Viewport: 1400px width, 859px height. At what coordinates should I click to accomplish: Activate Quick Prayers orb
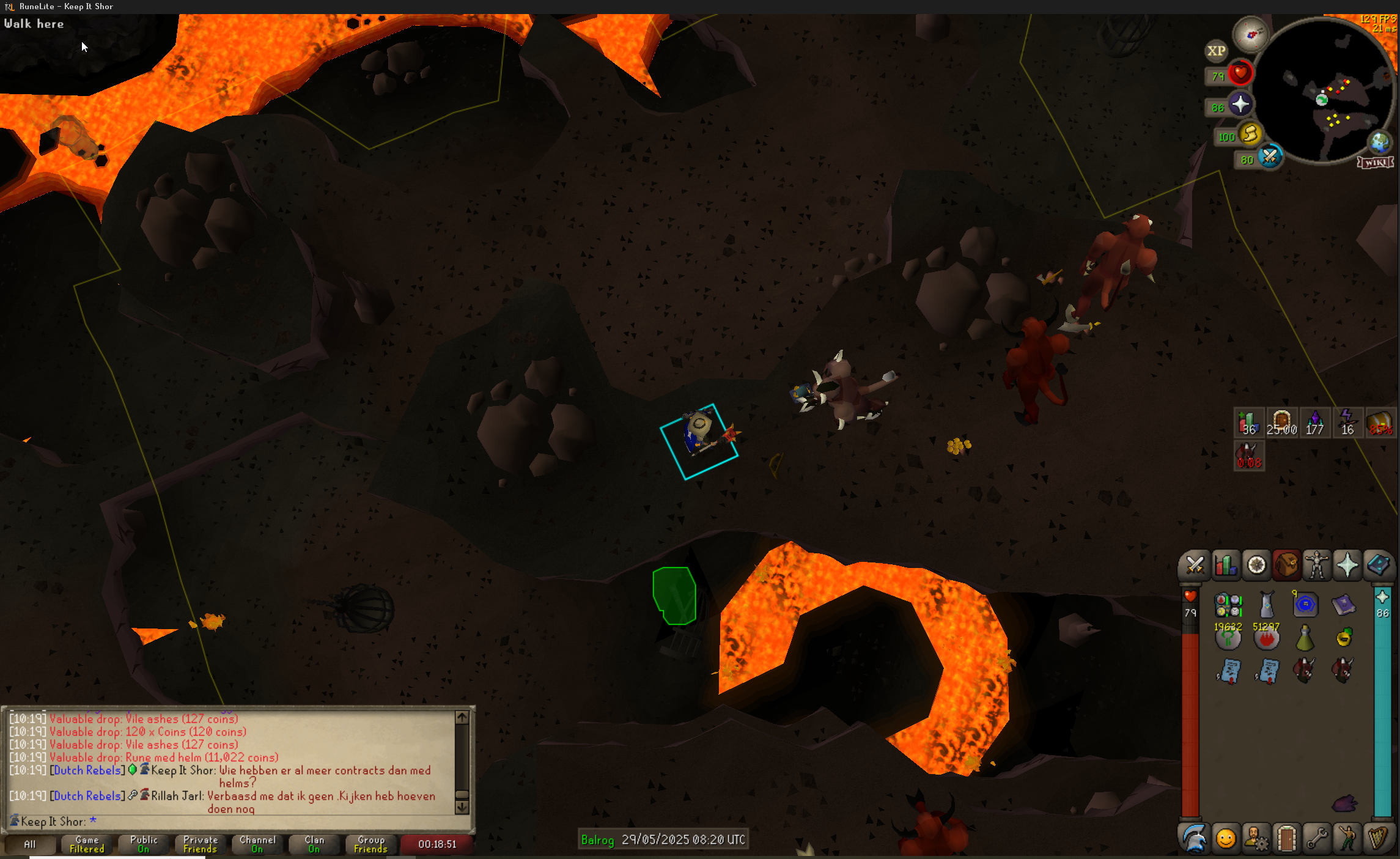(x=1240, y=105)
